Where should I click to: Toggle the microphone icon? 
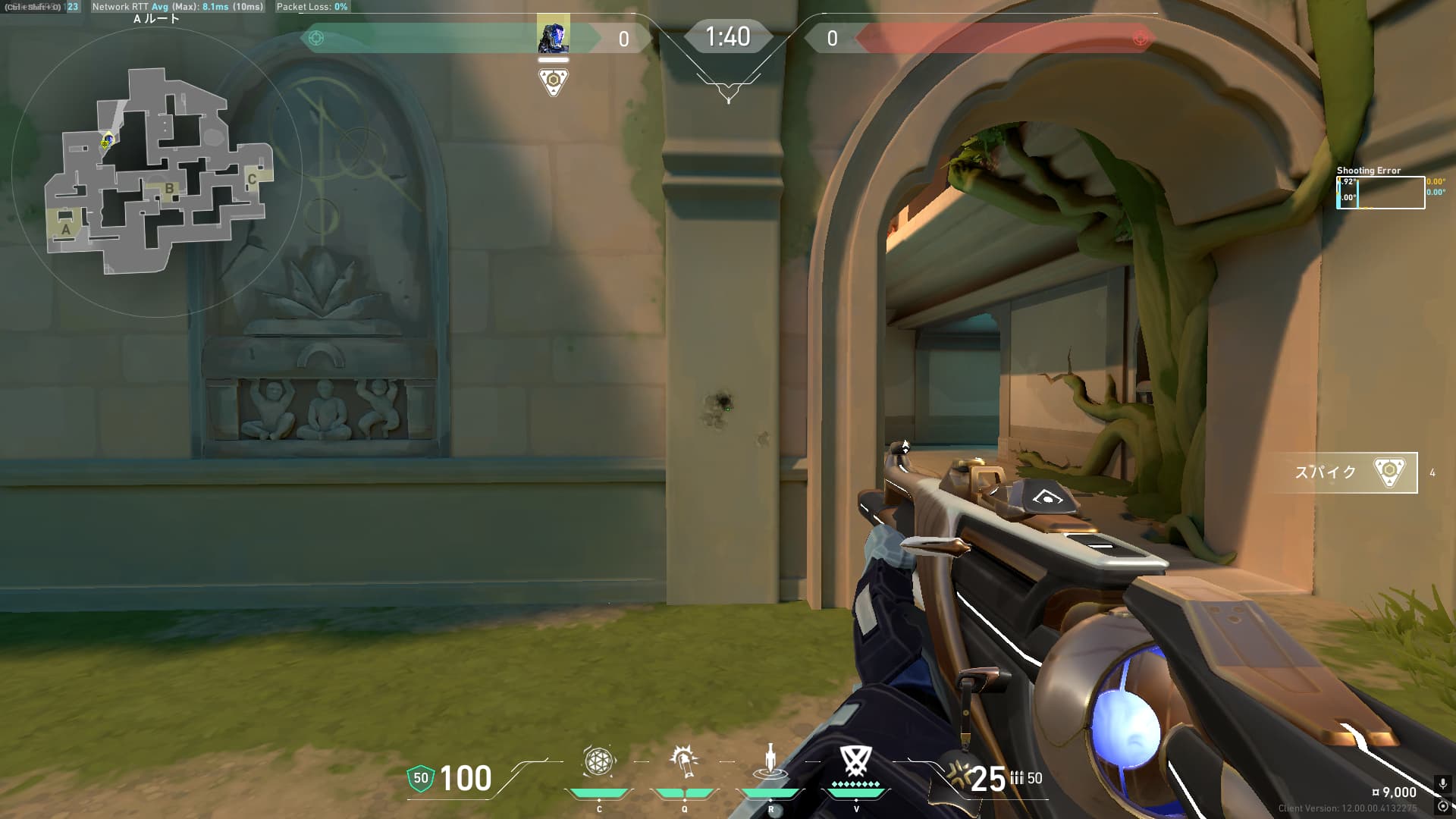tap(1442, 783)
